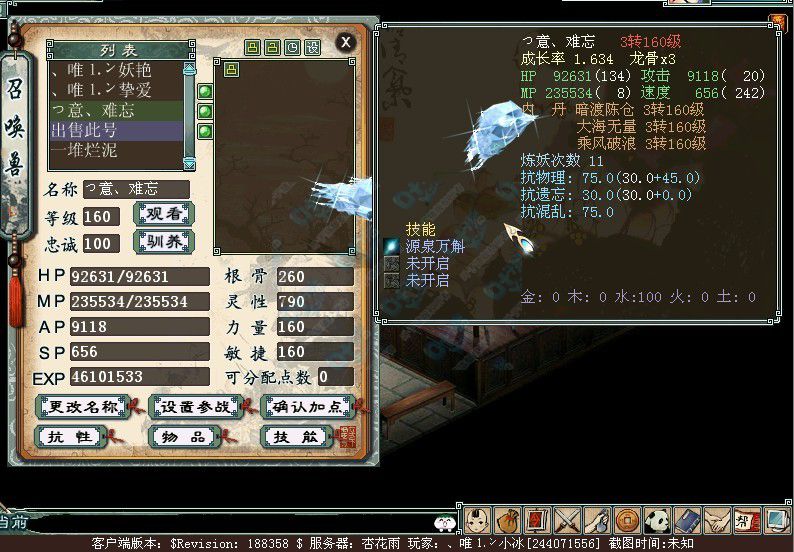
Task: Open 更改名称 to rename the summon
Action: [x=82, y=406]
